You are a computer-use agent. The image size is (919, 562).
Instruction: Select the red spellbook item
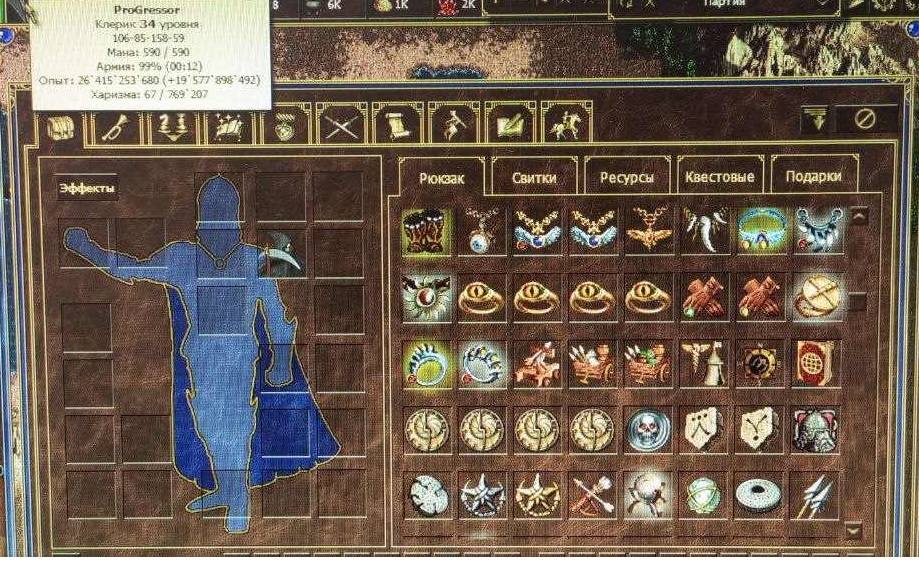point(815,364)
